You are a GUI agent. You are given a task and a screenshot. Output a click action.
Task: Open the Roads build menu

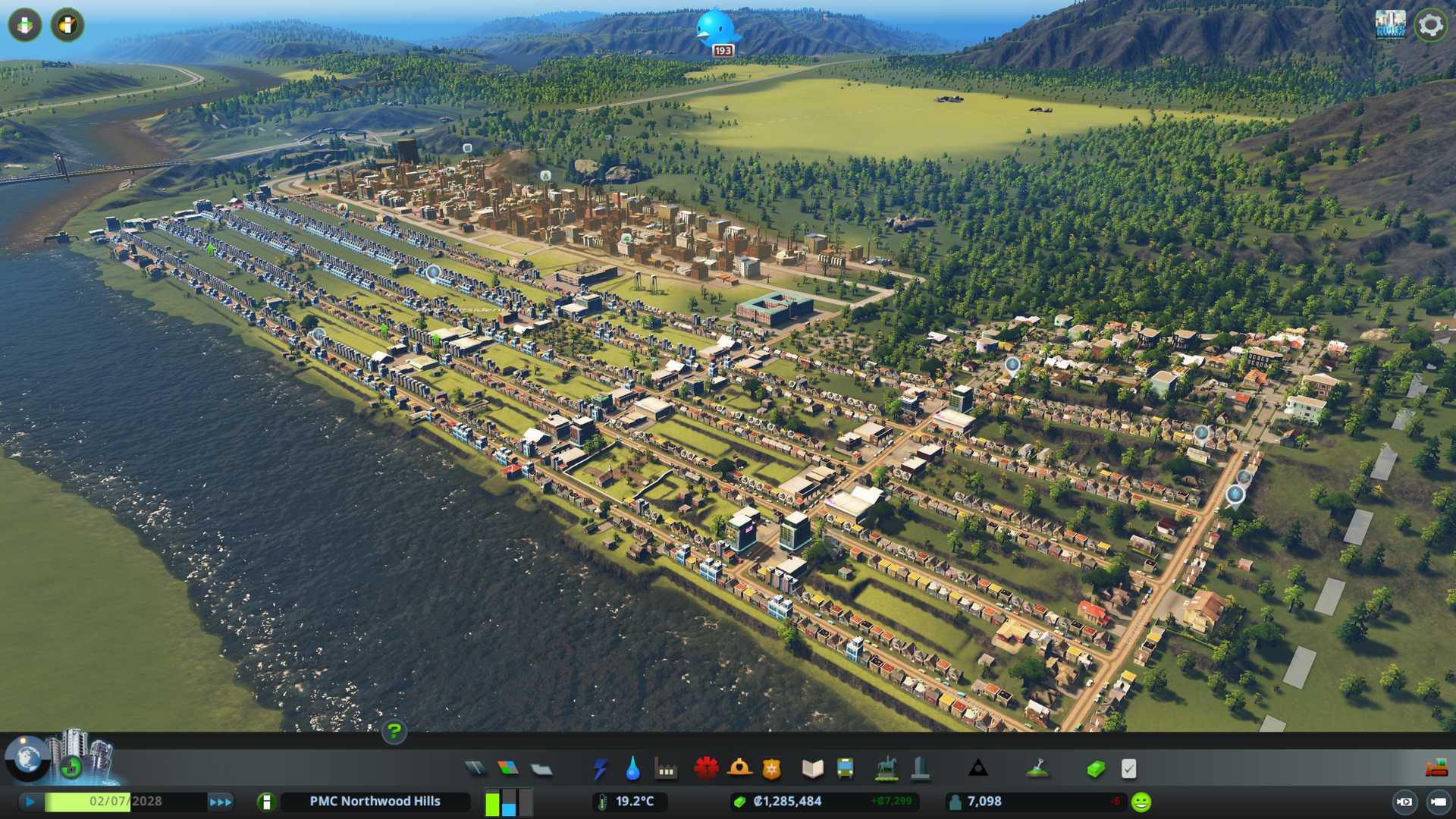click(x=475, y=769)
